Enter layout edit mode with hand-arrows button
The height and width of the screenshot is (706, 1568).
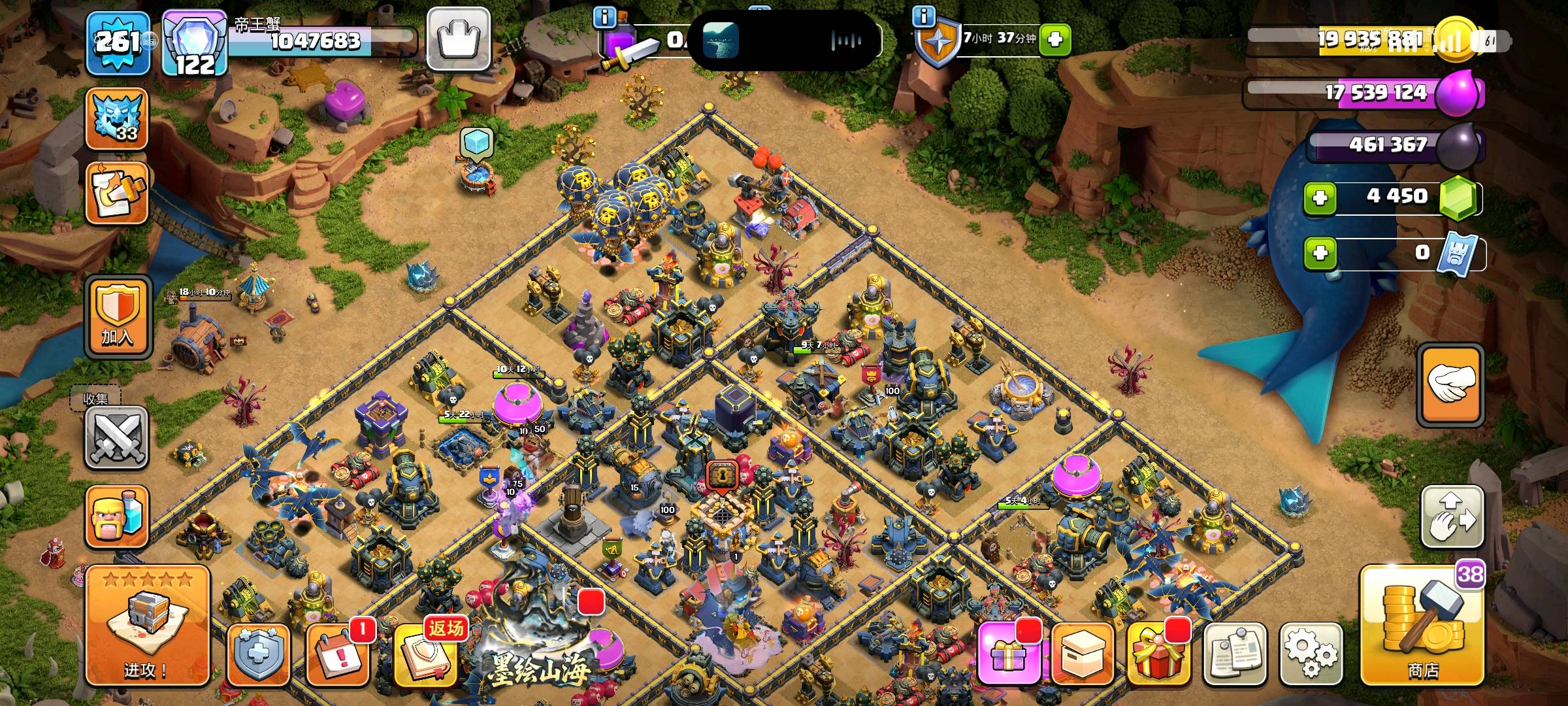point(1452,516)
